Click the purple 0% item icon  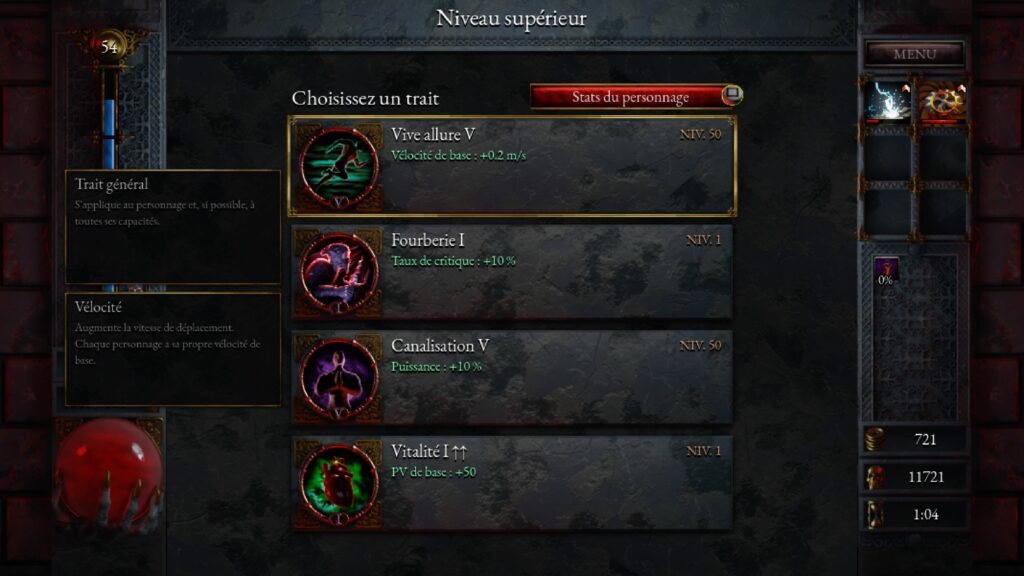click(886, 270)
